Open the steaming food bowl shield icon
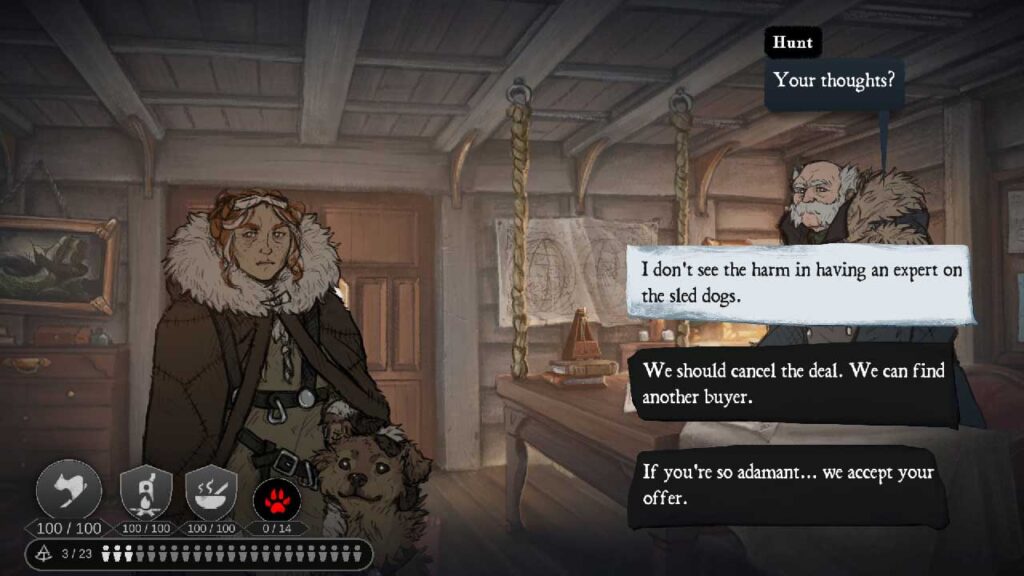Image resolution: width=1024 pixels, height=576 pixels. click(211, 492)
